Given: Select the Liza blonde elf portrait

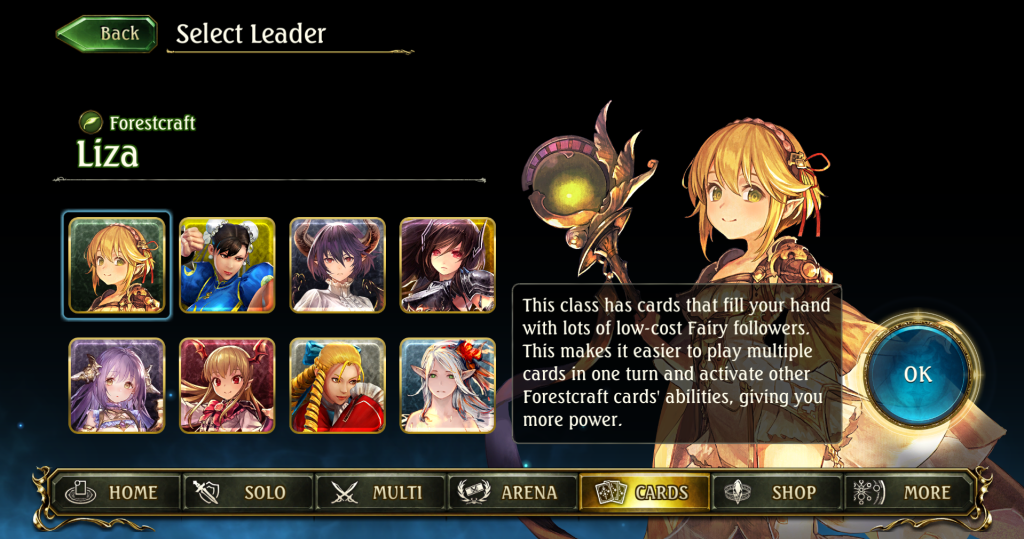Looking at the screenshot, I should tap(116, 265).
